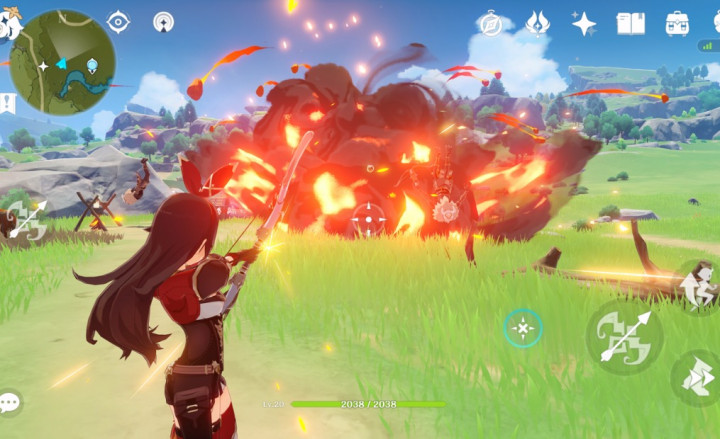Screen dimensions: 720x439
Task: Open the winged emblem icon in the top bar
Action: (x=537, y=23)
